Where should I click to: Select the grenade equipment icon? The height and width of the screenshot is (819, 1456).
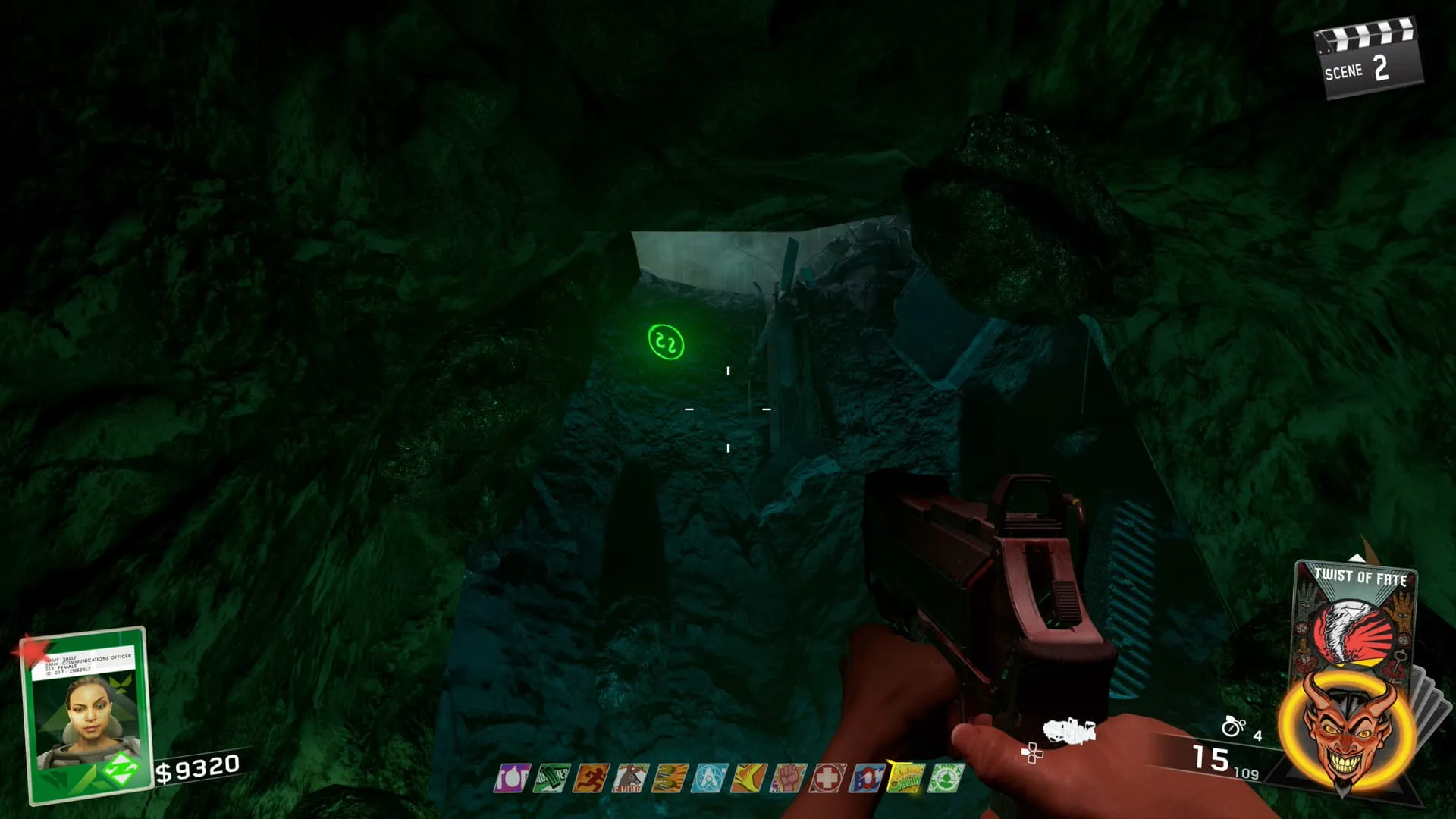pyautogui.click(x=1233, y=726)
